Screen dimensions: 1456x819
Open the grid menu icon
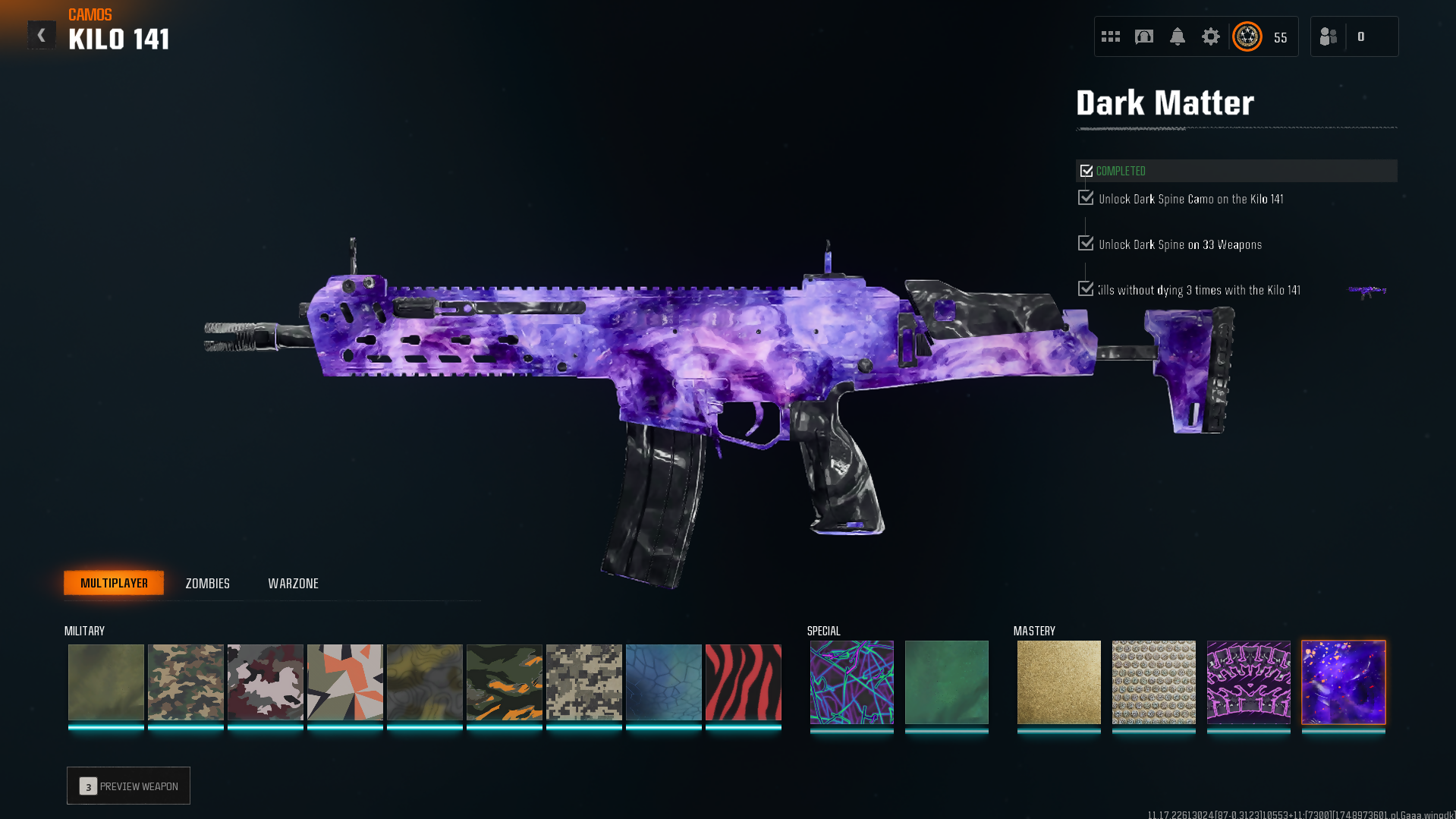click(x=1110, y=36)
